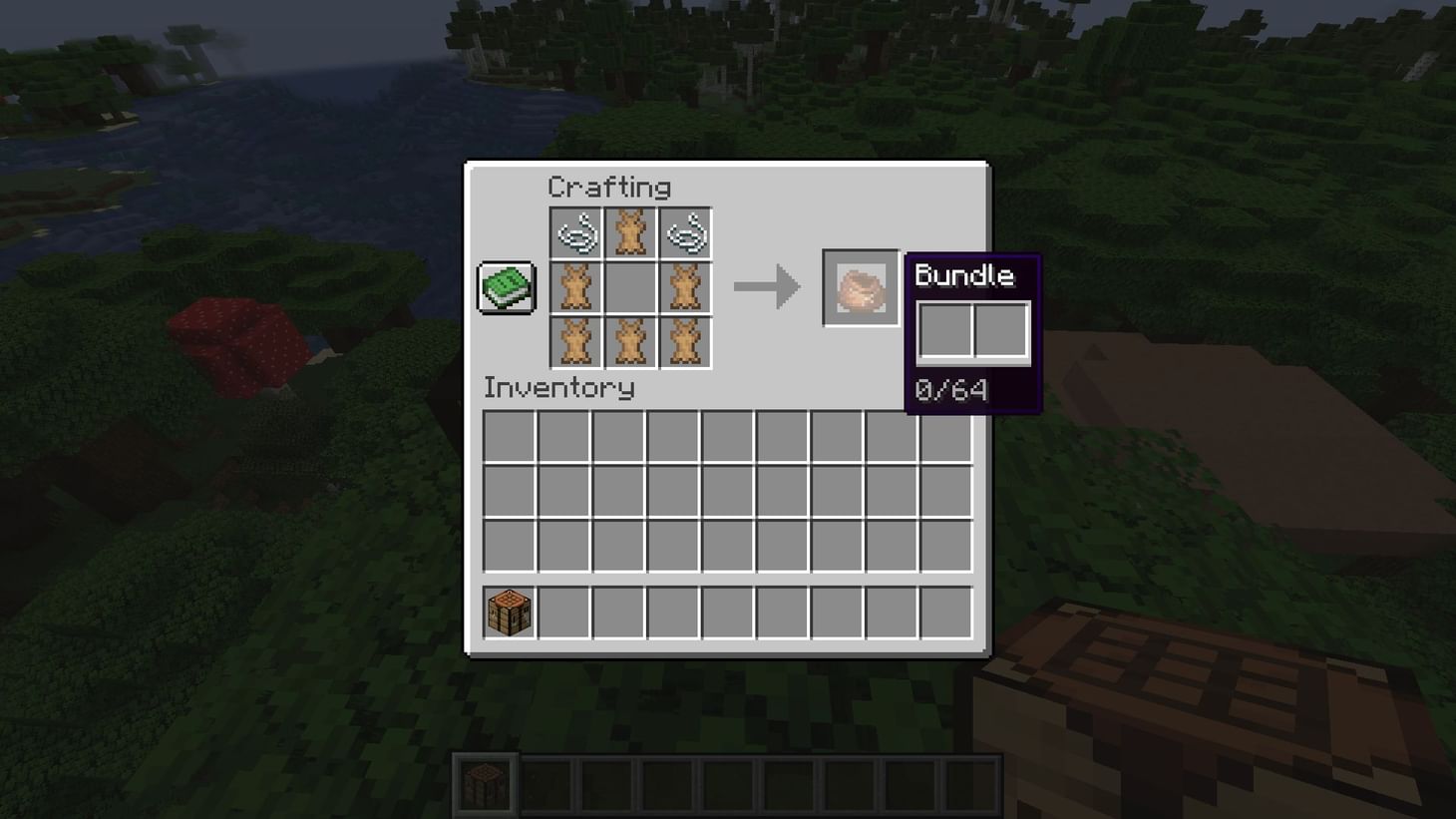Viewport: 1456px width, 819px height.
Task: Click the Crafting header label
Action: (610, 188)
